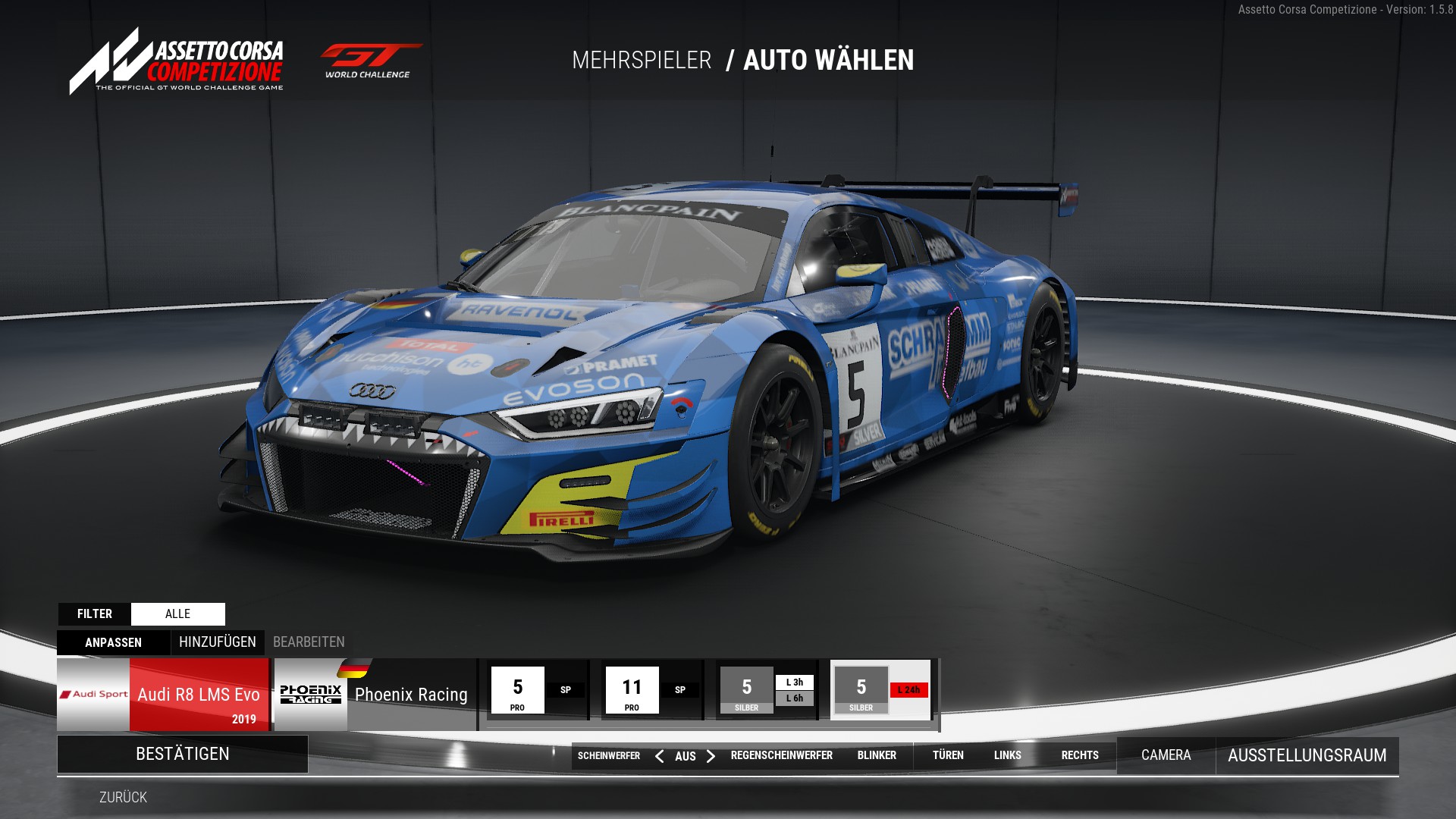
Task: Switch to the Anpassen tab
Action: pyautogui.click(x=113, y=642)
